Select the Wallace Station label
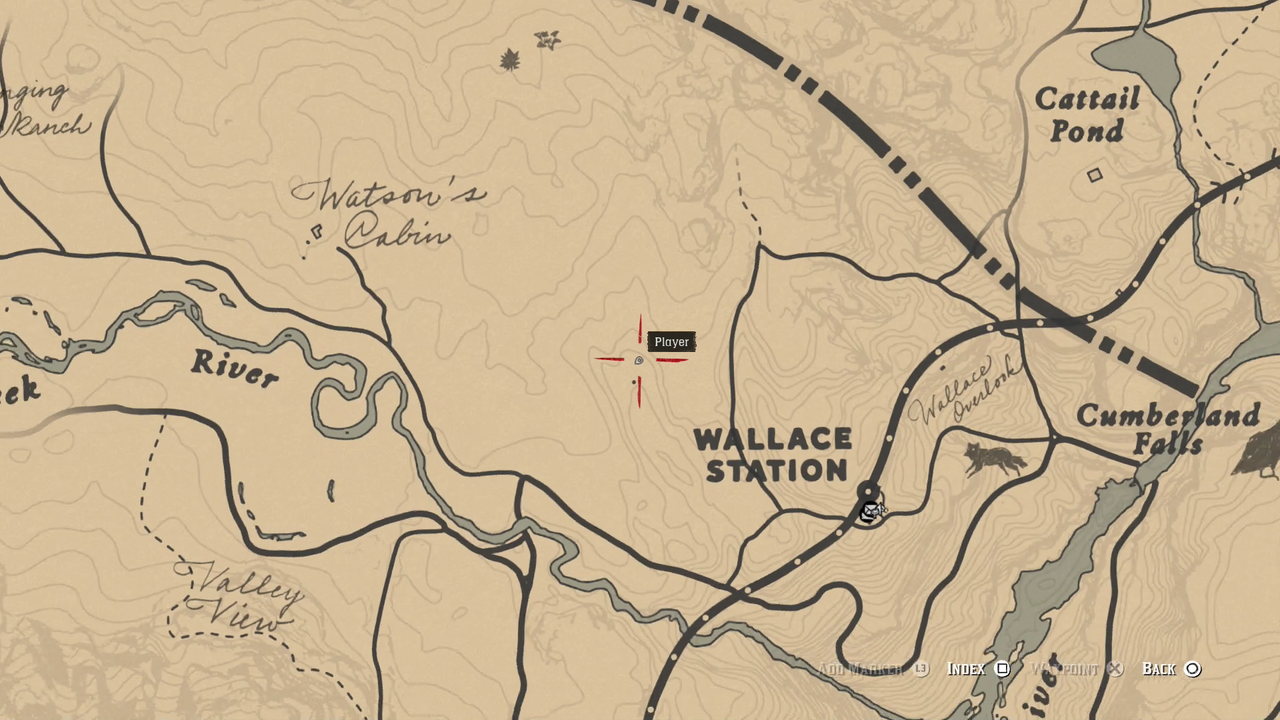Image resolution: width=1280 pixels, height=720 pixels. (x=775, y=455)
